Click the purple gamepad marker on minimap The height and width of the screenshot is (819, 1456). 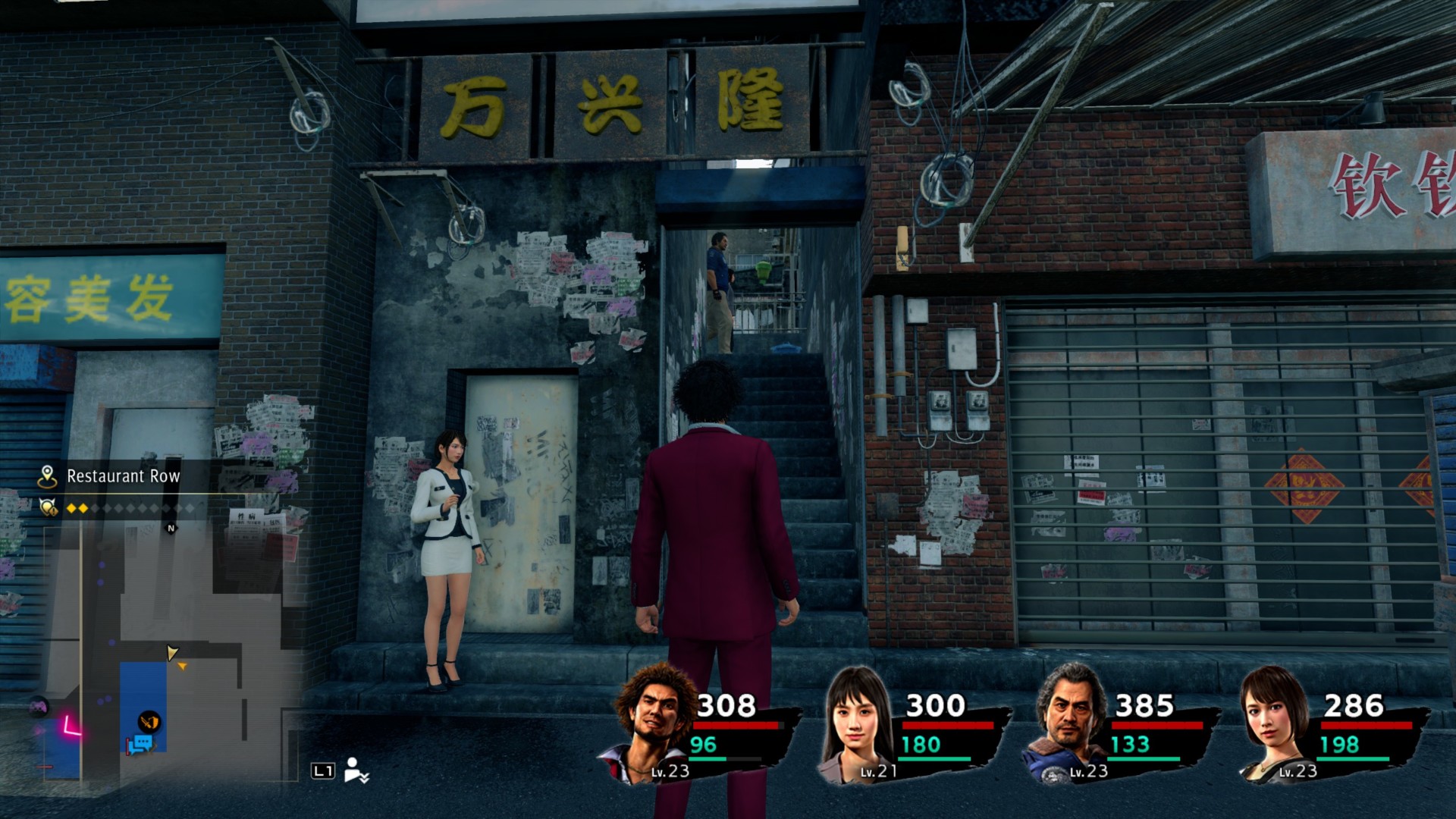(x=39, y=708)
